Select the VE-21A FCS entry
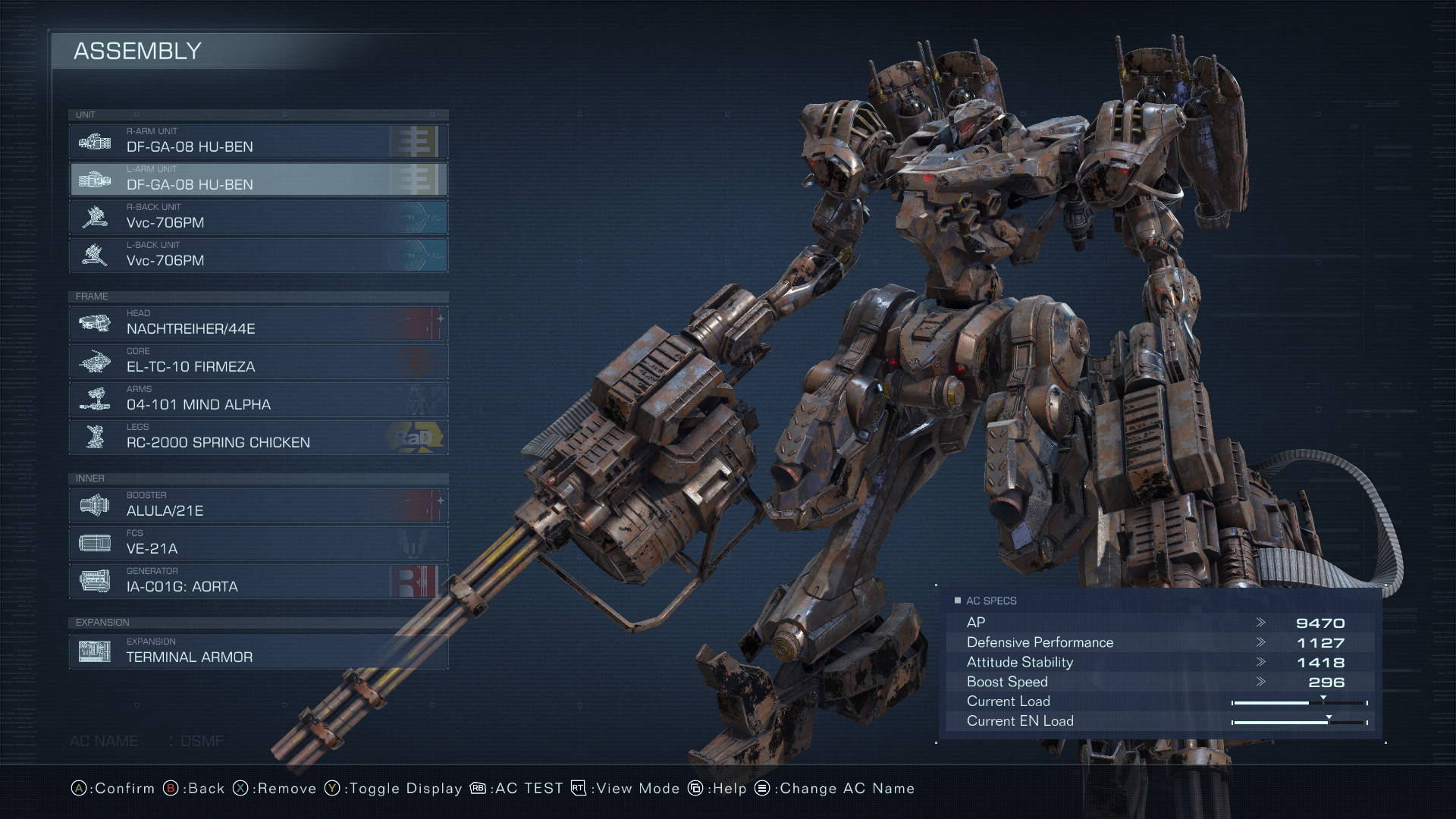Screen dimensions: 1456x819 pyautogui.click(x=258, y=544)
